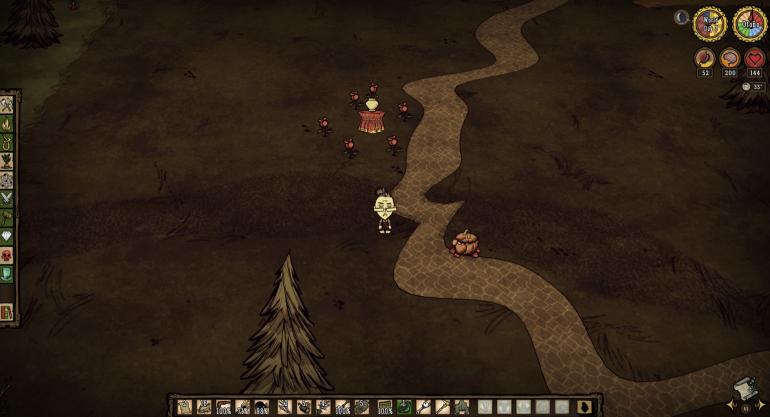Viewport: 770px width, 417px height.
Task: Open the Light crafting tab with flame icon
Action: [x=7, y=124]
